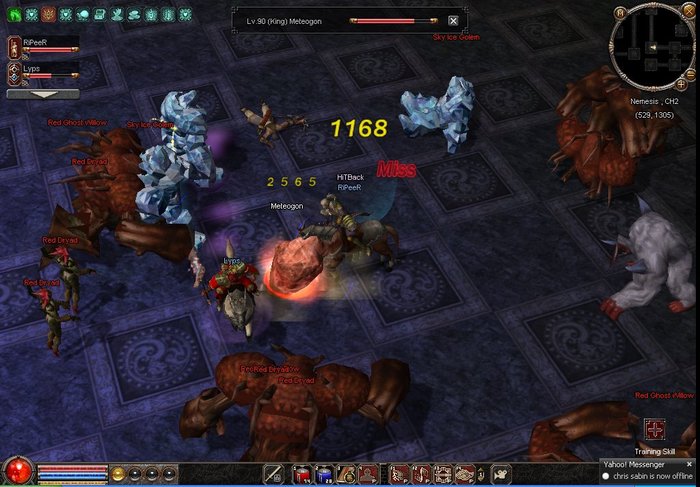The image size is (700, 487).
Task: Select party member Lyps's portrait
Action: coord(14,71)
